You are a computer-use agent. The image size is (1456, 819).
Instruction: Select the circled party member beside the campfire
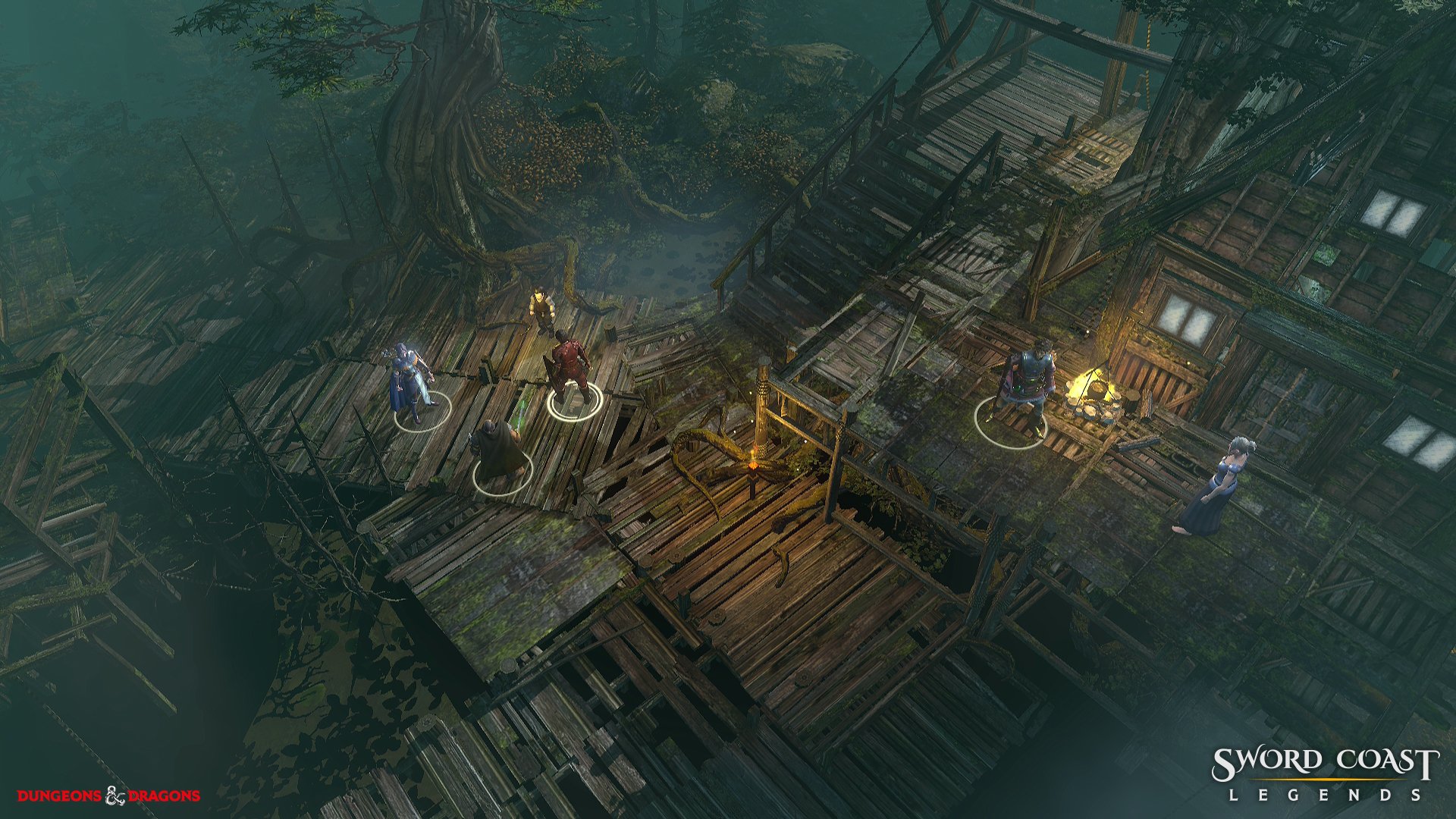1025,390
